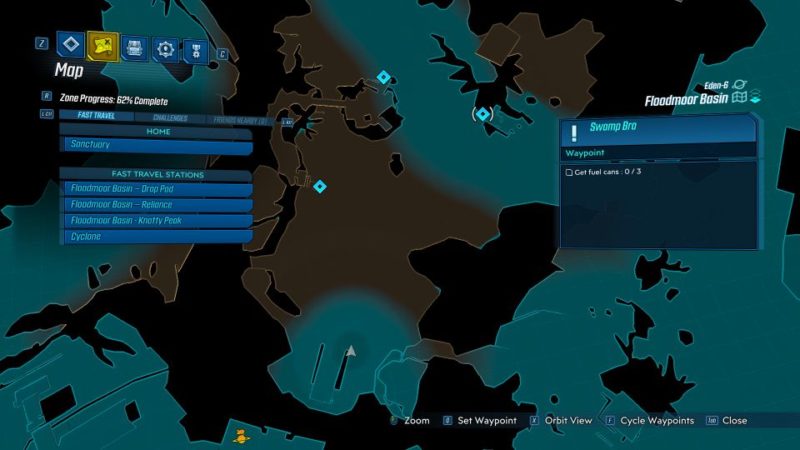Image resolution: width=800 pixels, height=450 pixels.
Task: Click the yellow Map menu icon
Action: pos(103,45)
